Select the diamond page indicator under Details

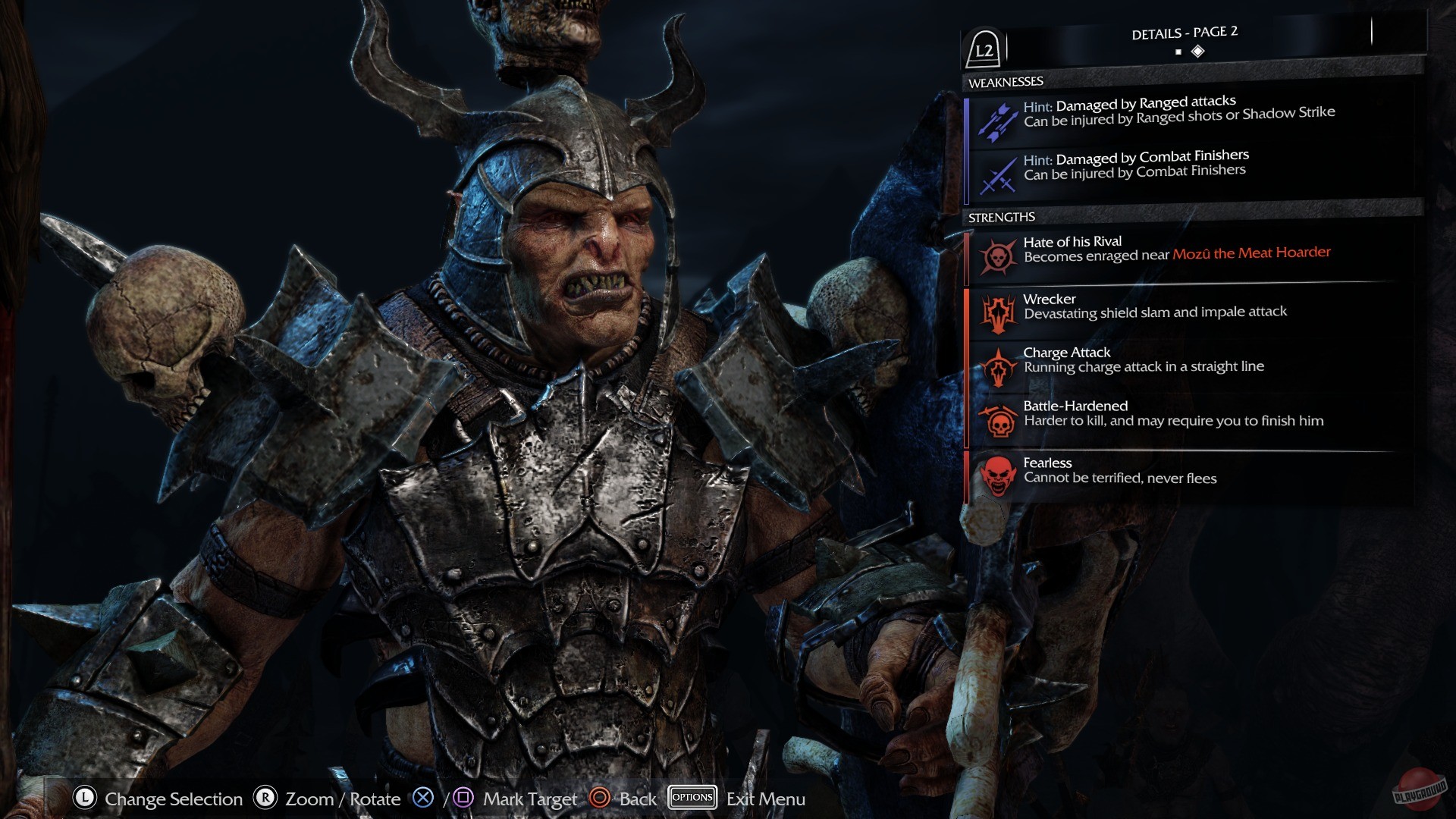point(1198,50)
